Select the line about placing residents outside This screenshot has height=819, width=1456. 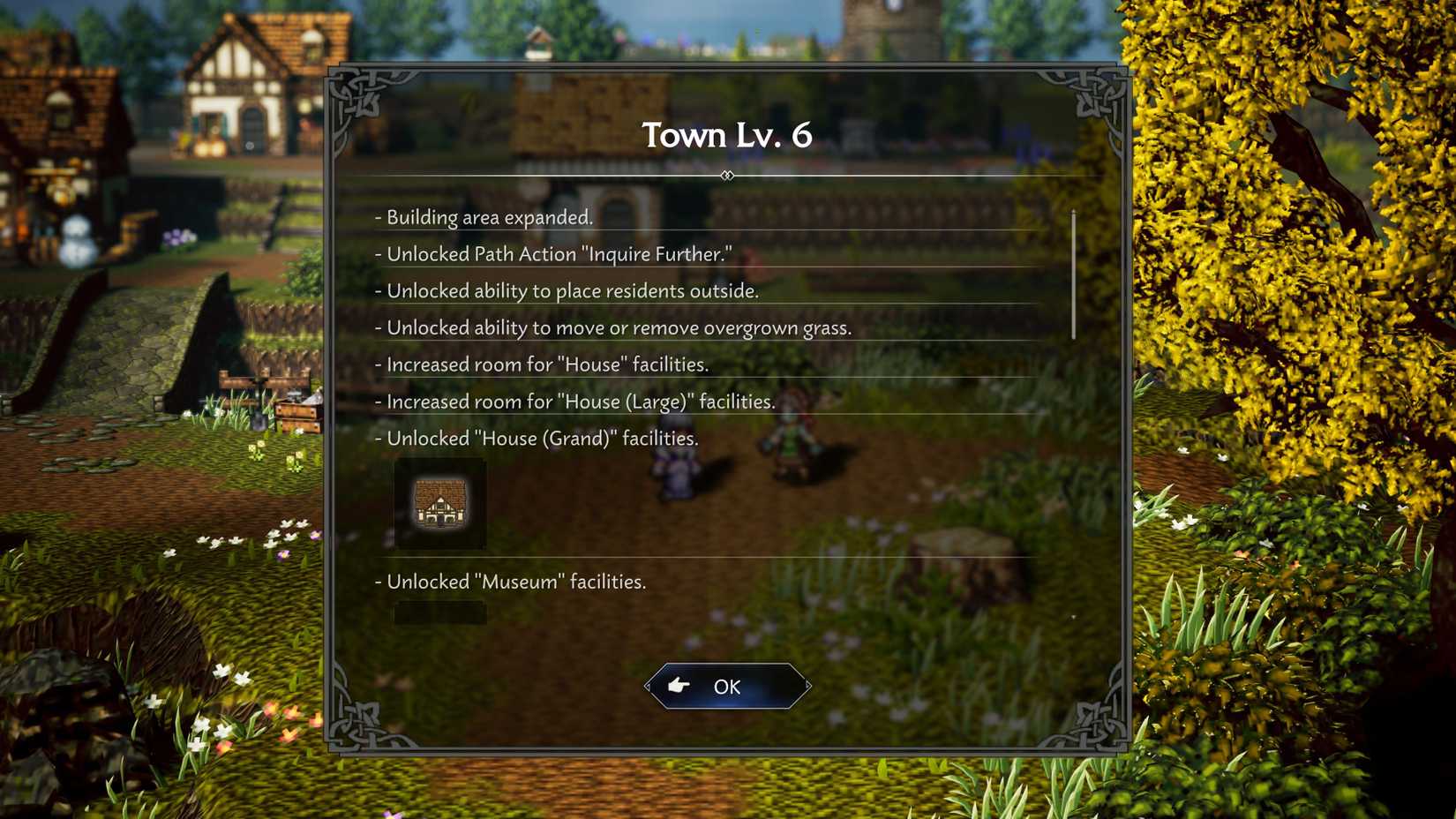click(x=569, y=291)
